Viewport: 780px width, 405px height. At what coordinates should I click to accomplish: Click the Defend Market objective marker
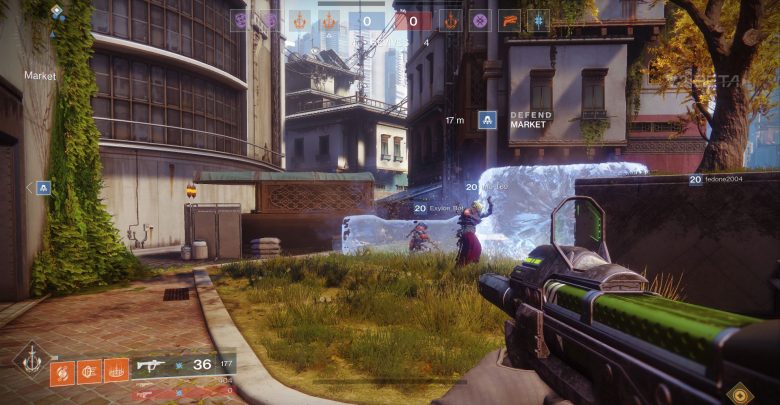[x=488, y=120]
